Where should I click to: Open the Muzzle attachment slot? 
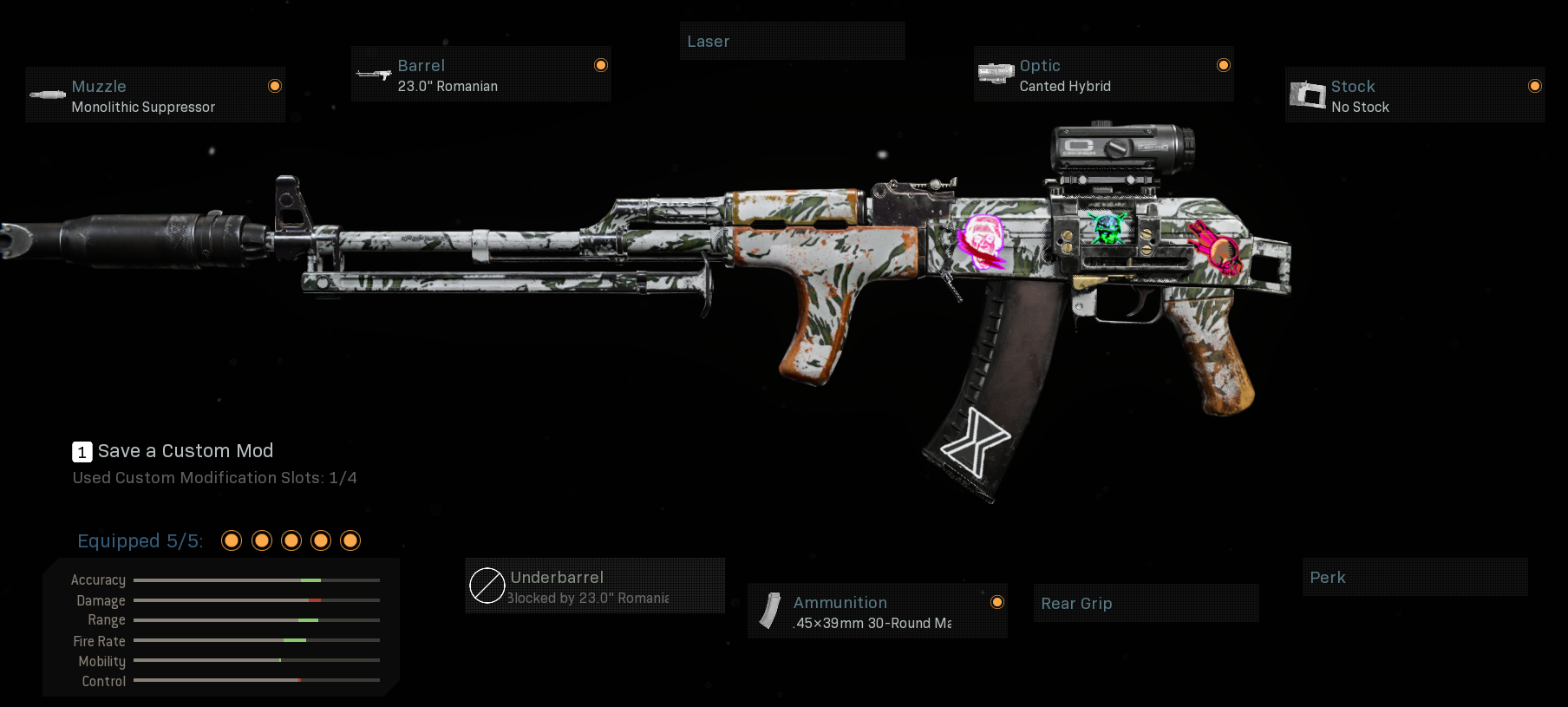(x=154, y=95)
